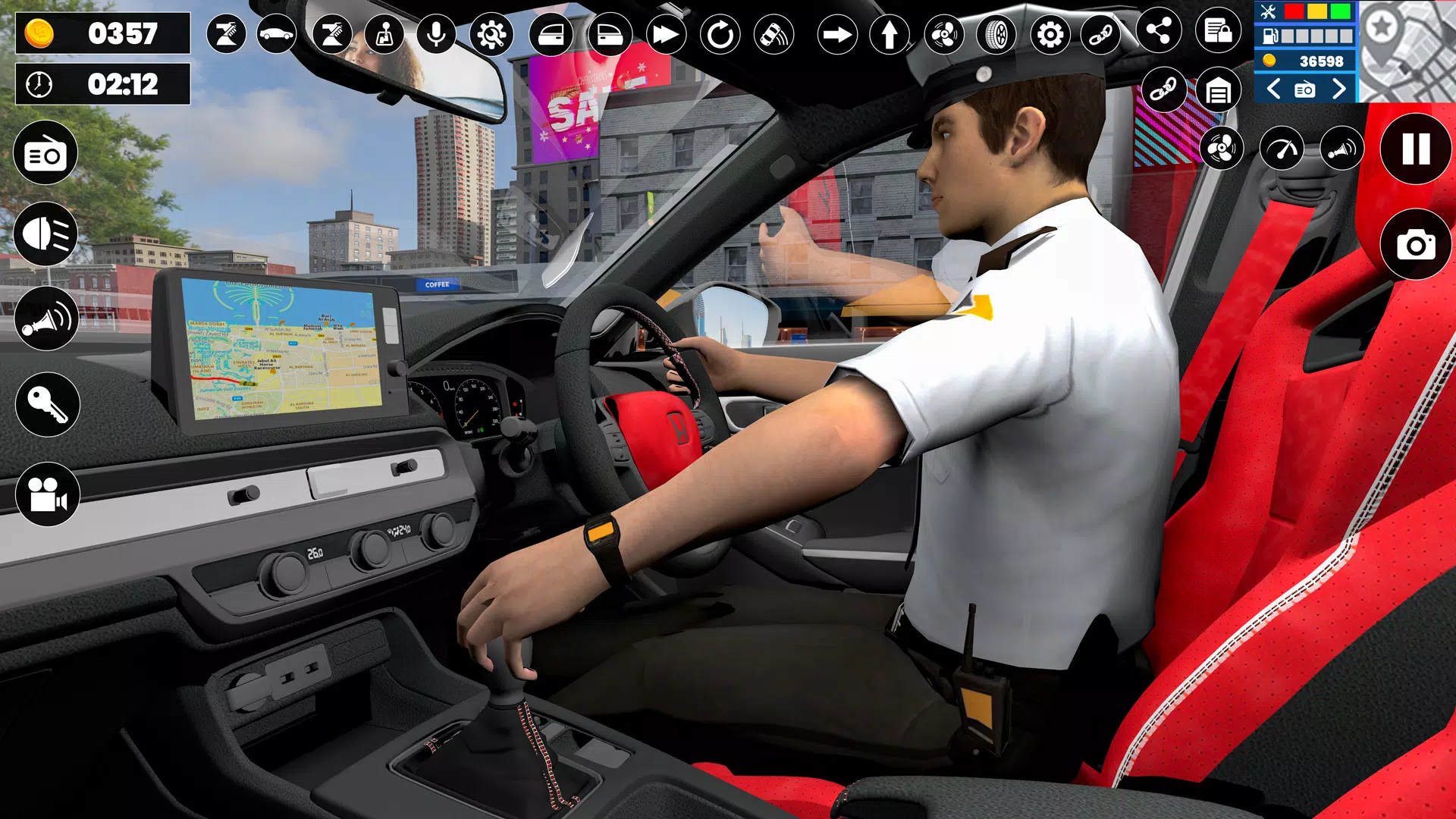
Task: Expand the radio panel from the sidebar
Action: pos(45,152)
